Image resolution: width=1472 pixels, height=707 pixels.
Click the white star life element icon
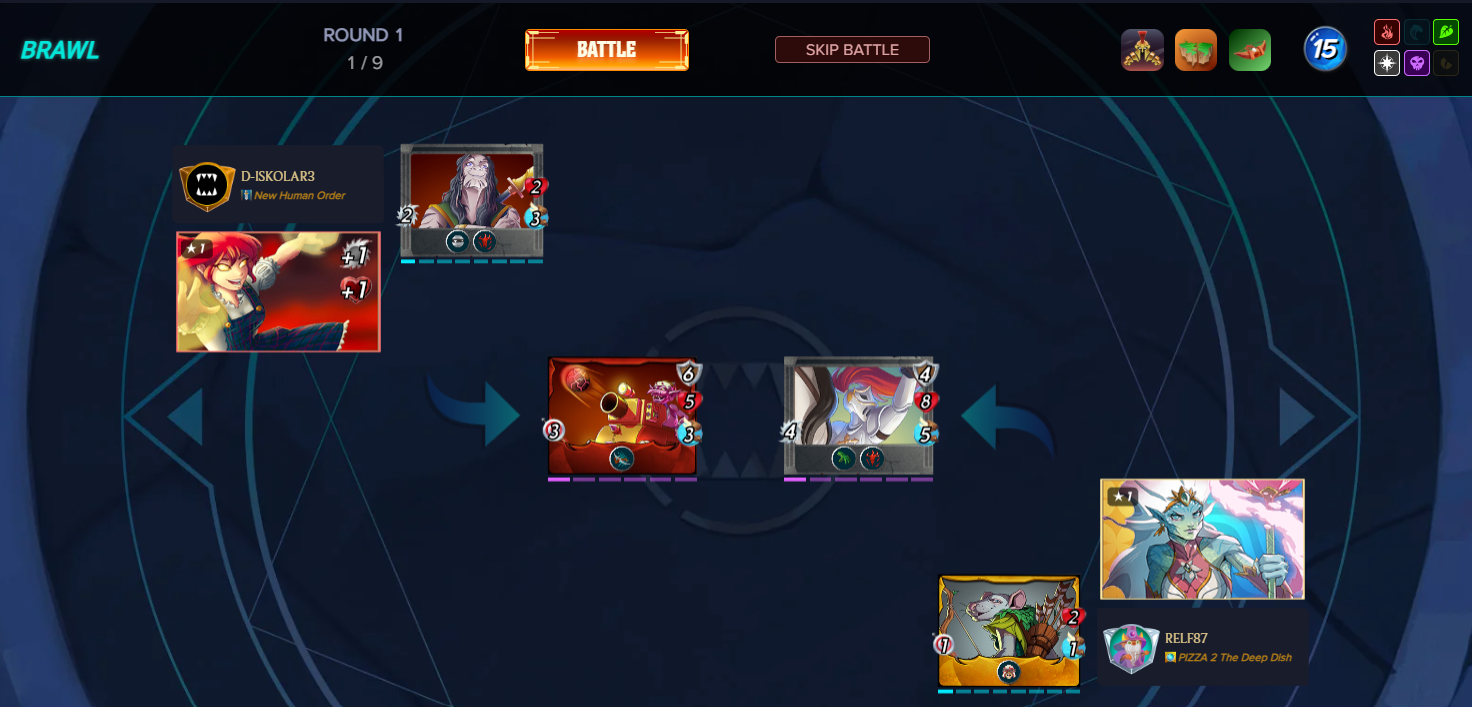click(x=1387, y=64)
